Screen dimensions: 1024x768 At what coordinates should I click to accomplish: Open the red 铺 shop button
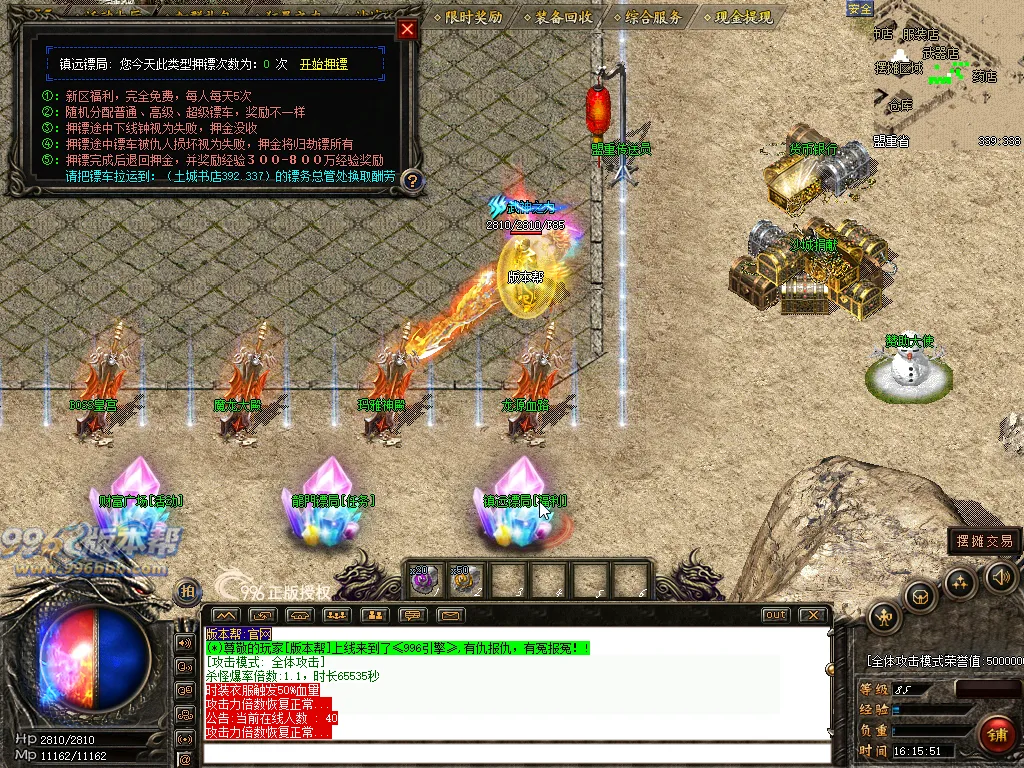coord(996,733)
